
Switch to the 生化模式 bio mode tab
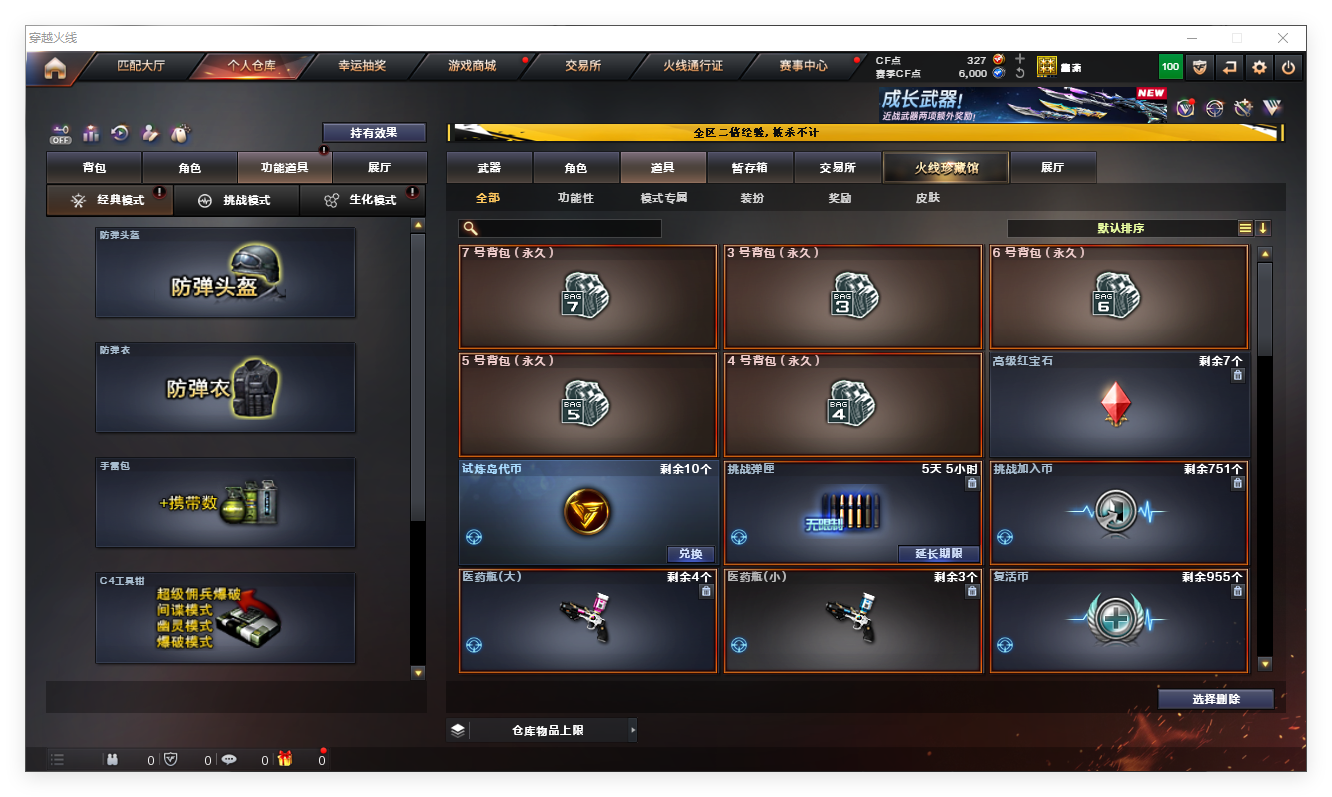[x=362, y=200]
